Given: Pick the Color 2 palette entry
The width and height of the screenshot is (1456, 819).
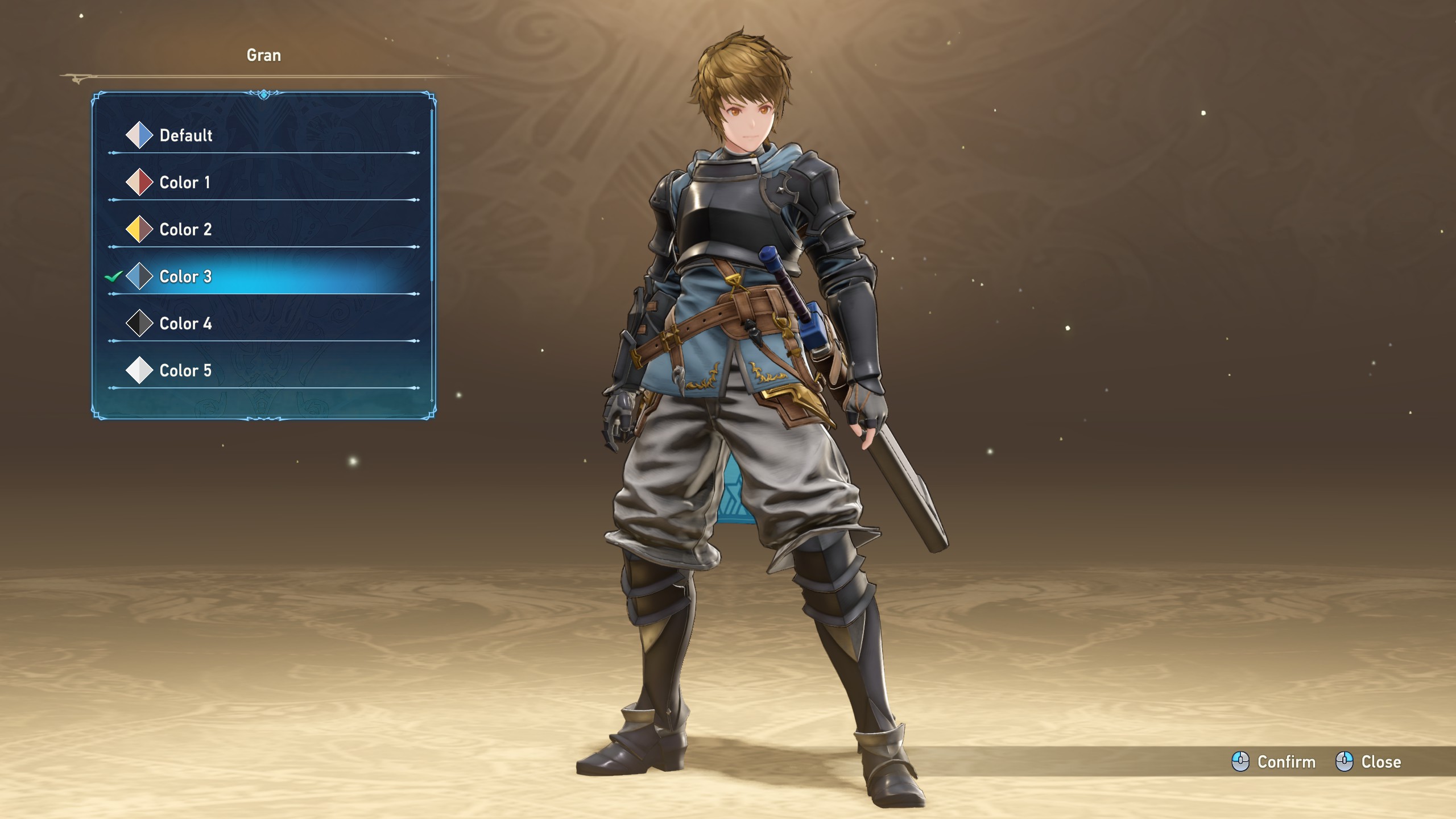Looking at the screenshot, I should [x=185, y=230].
